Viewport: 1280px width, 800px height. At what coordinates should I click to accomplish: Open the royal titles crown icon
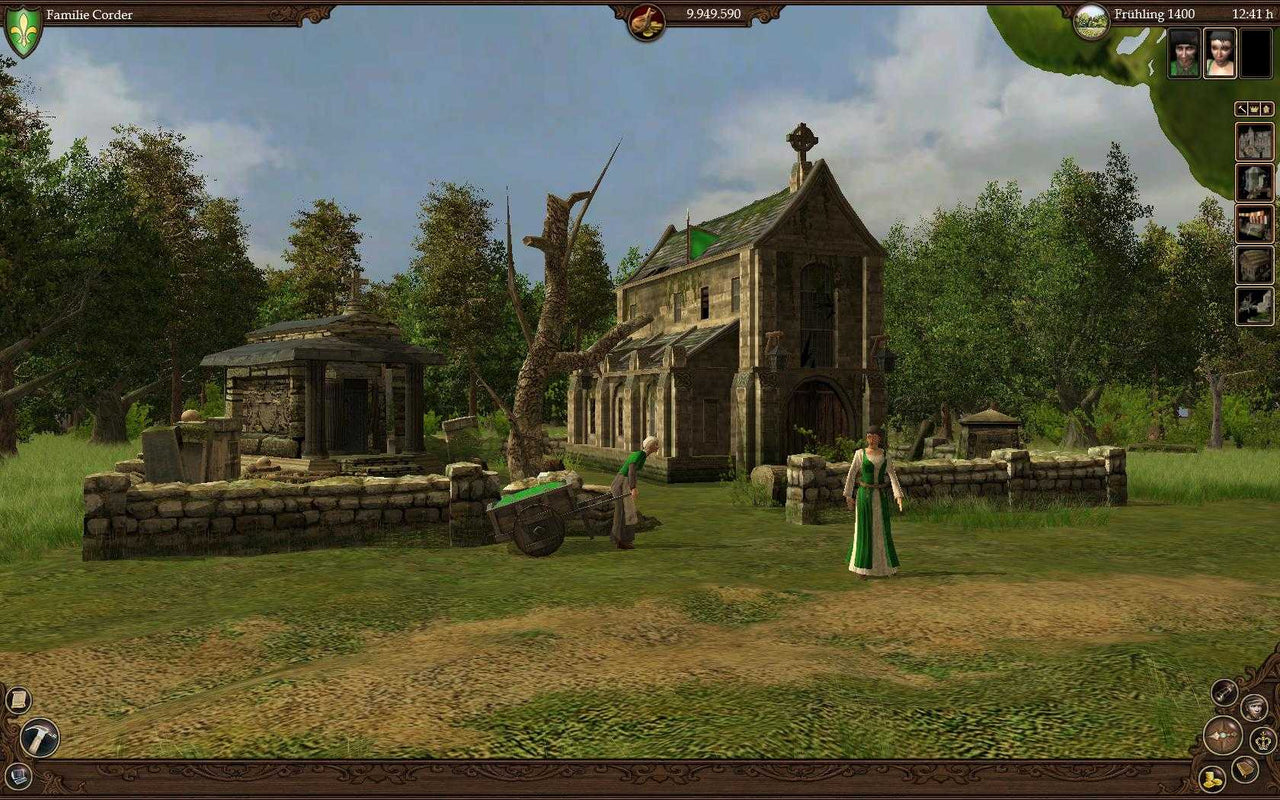(x=1263, y=740)
